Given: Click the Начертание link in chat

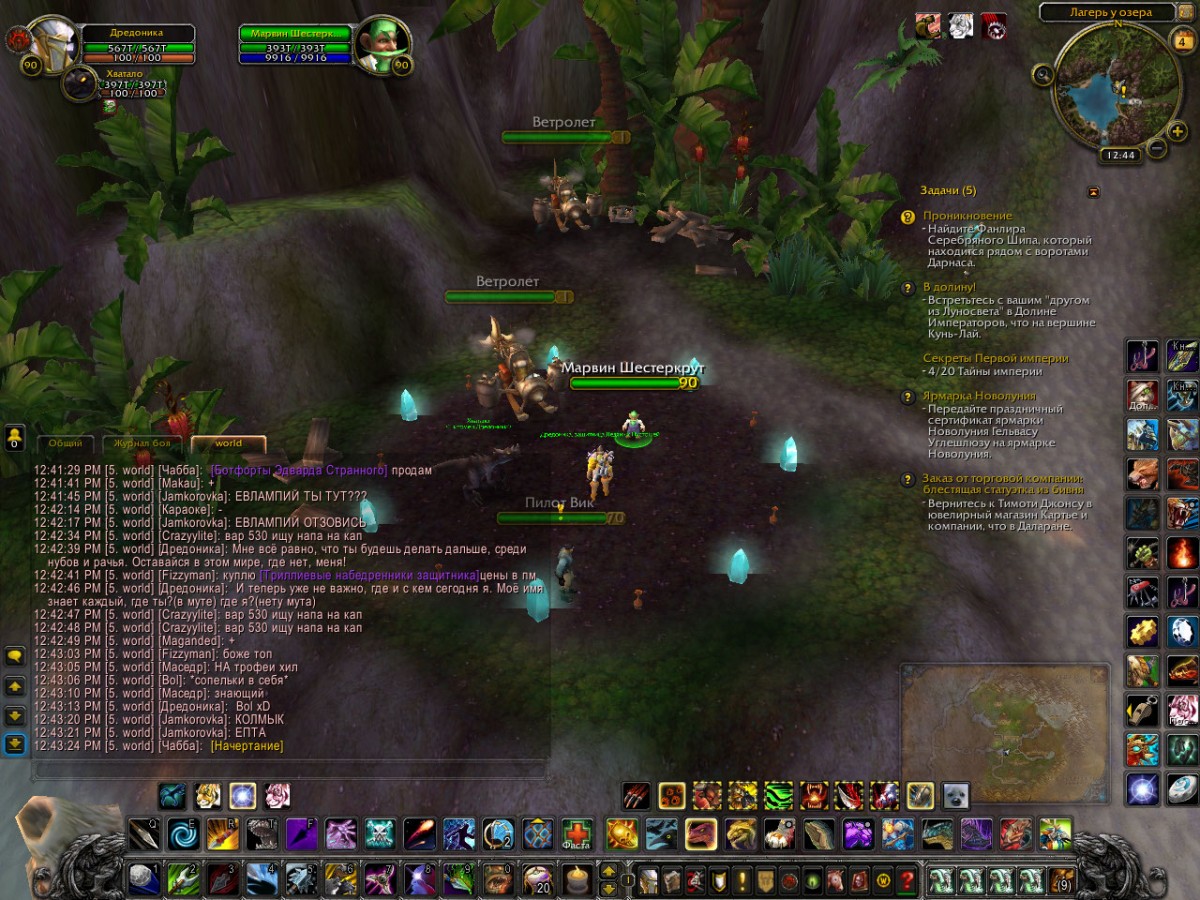Looking at the screenshot, I should point(246,746).
